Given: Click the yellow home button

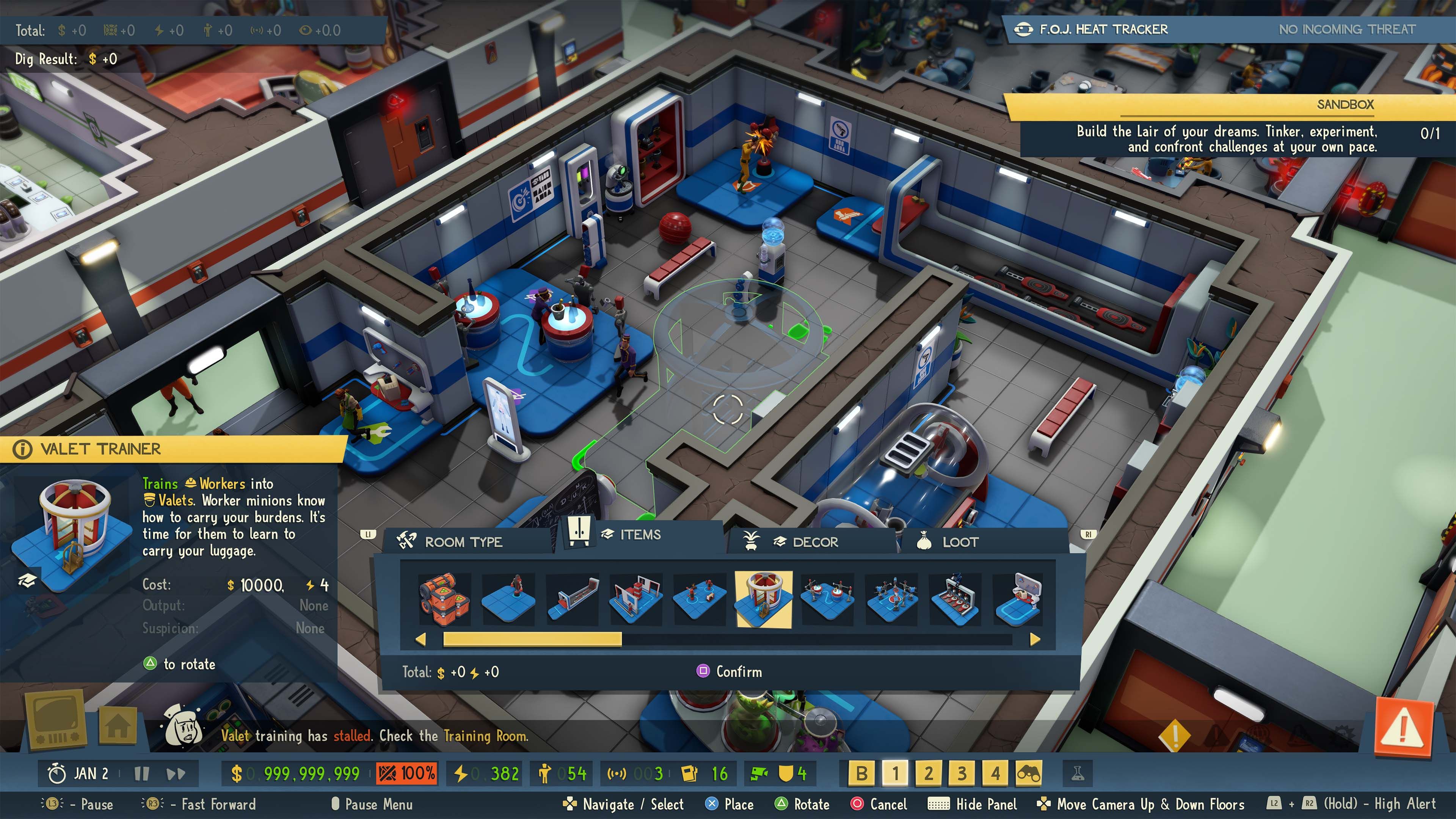Looking at the screenshot, I should tap(118, 726).
